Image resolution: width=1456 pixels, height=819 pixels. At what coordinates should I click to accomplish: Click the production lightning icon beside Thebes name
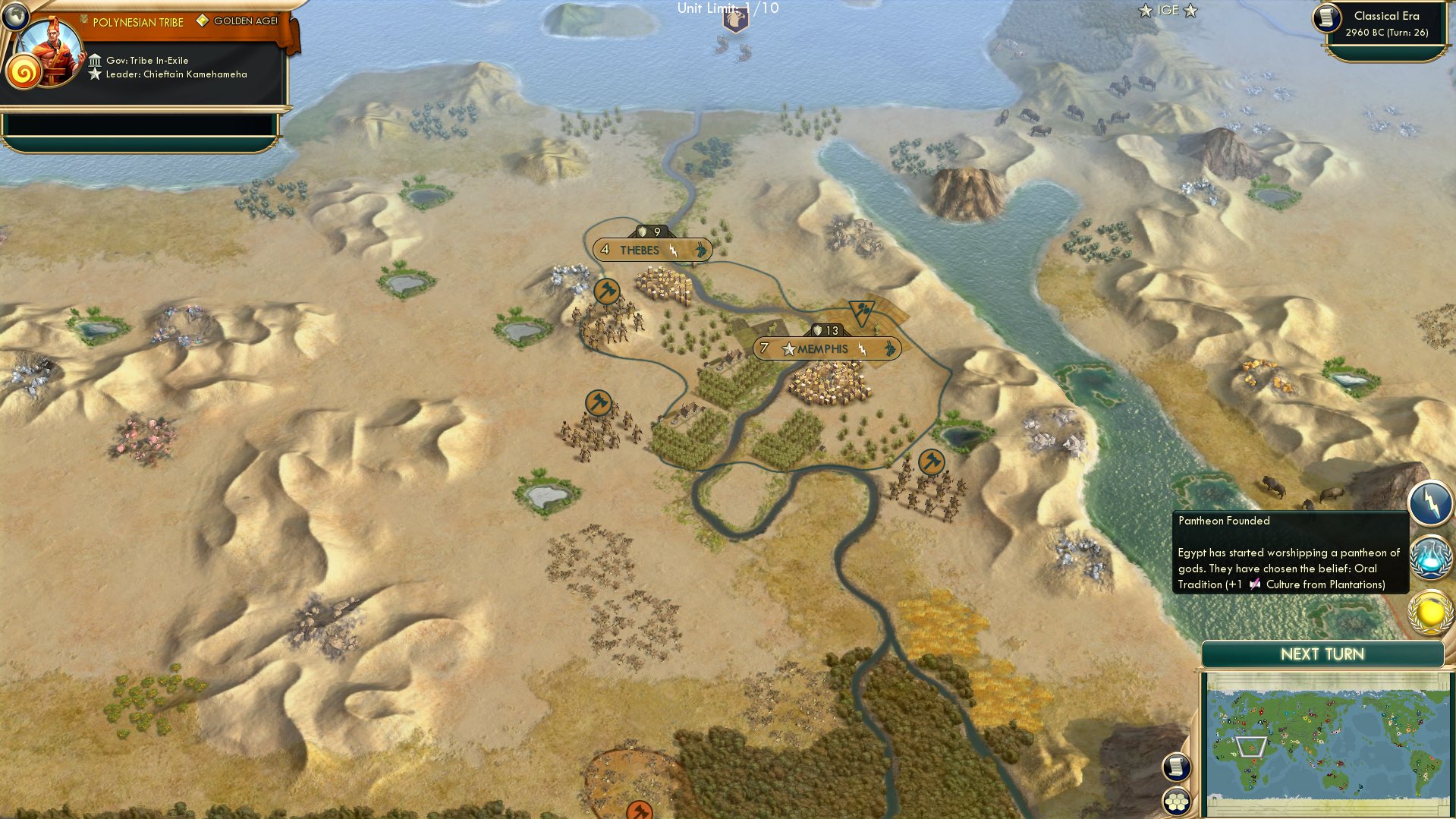coord(674,249)
